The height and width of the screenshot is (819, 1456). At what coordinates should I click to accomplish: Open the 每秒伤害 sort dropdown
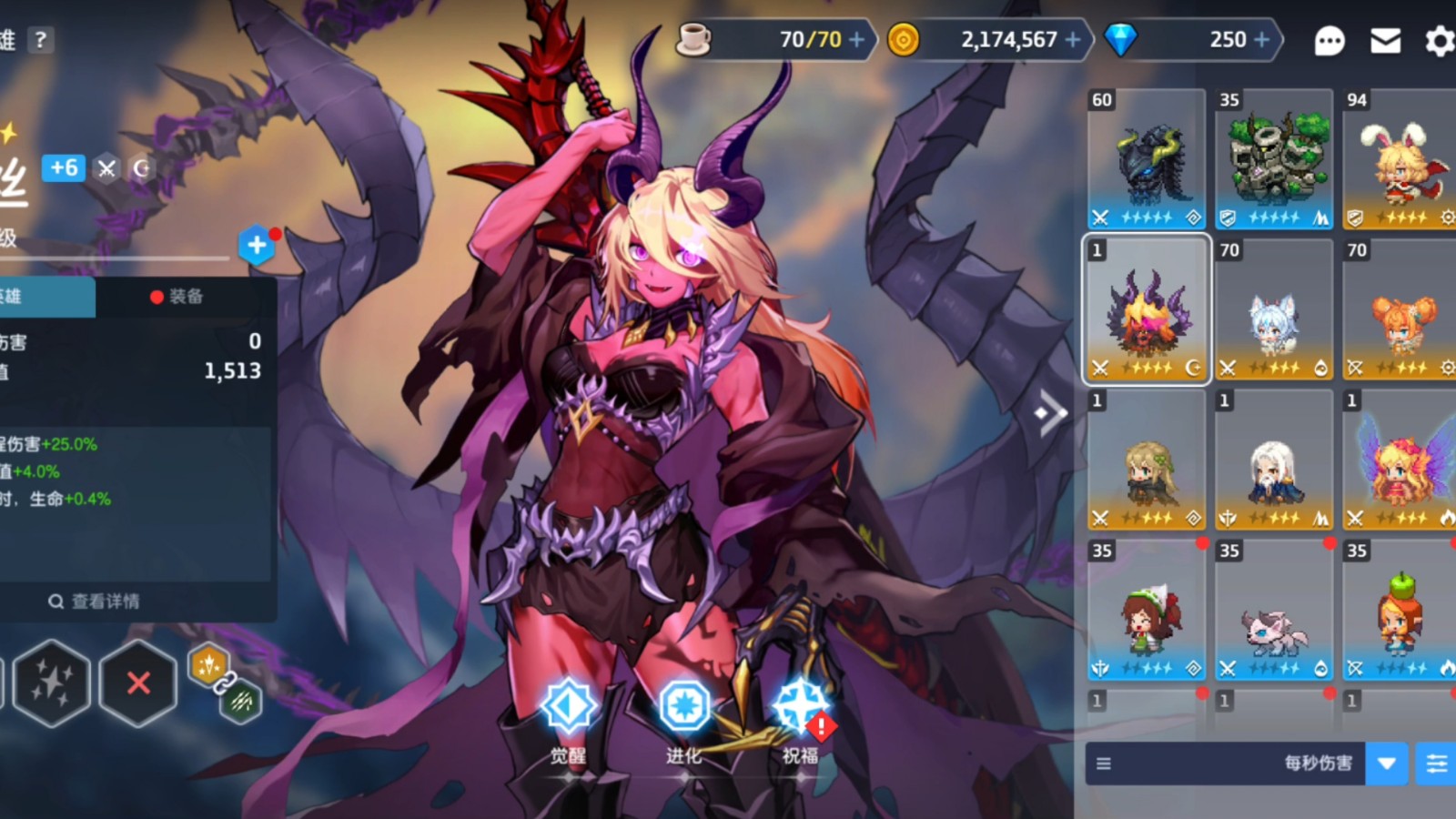[x=1386, y=763]
